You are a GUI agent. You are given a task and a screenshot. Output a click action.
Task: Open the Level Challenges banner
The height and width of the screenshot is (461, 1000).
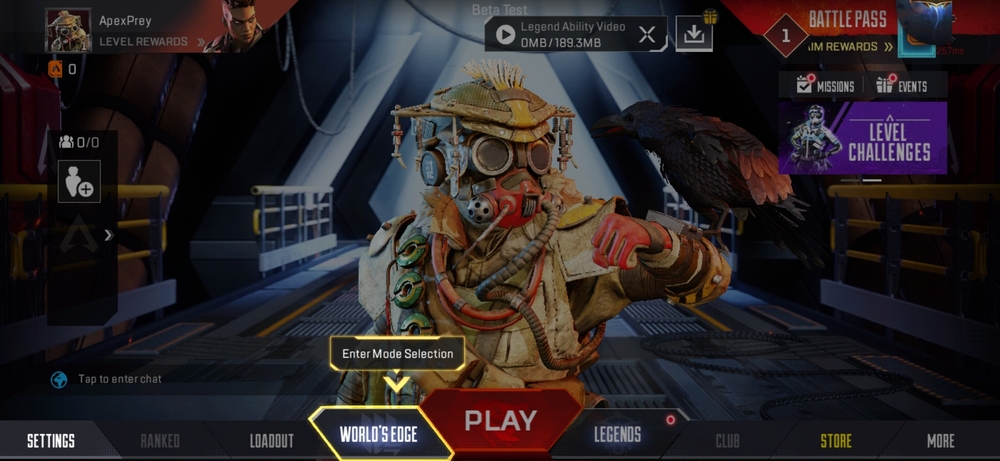click(x=862, y=137)
